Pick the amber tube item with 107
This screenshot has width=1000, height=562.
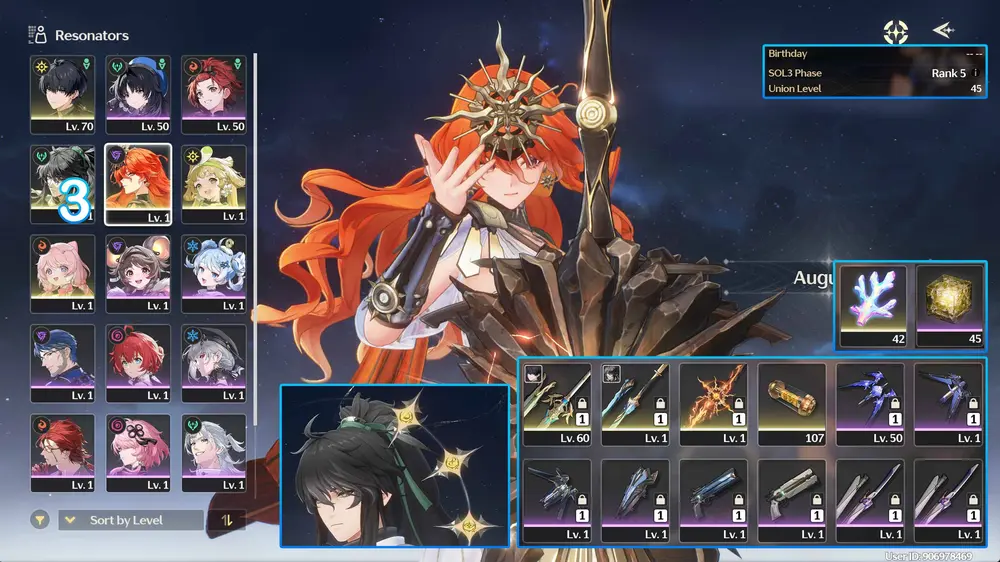pos(791,403)
